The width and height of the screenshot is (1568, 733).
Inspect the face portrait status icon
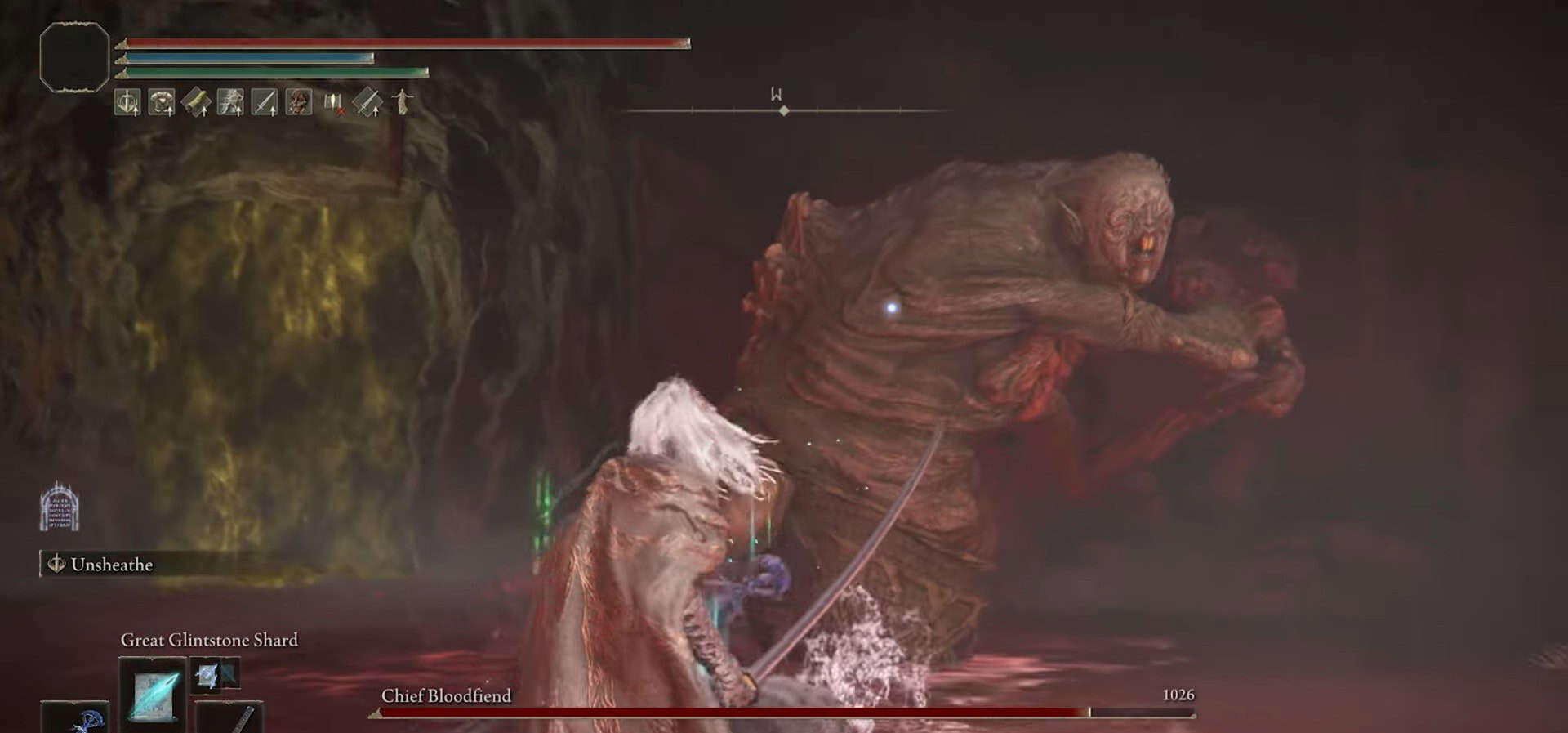click(299, 102)
